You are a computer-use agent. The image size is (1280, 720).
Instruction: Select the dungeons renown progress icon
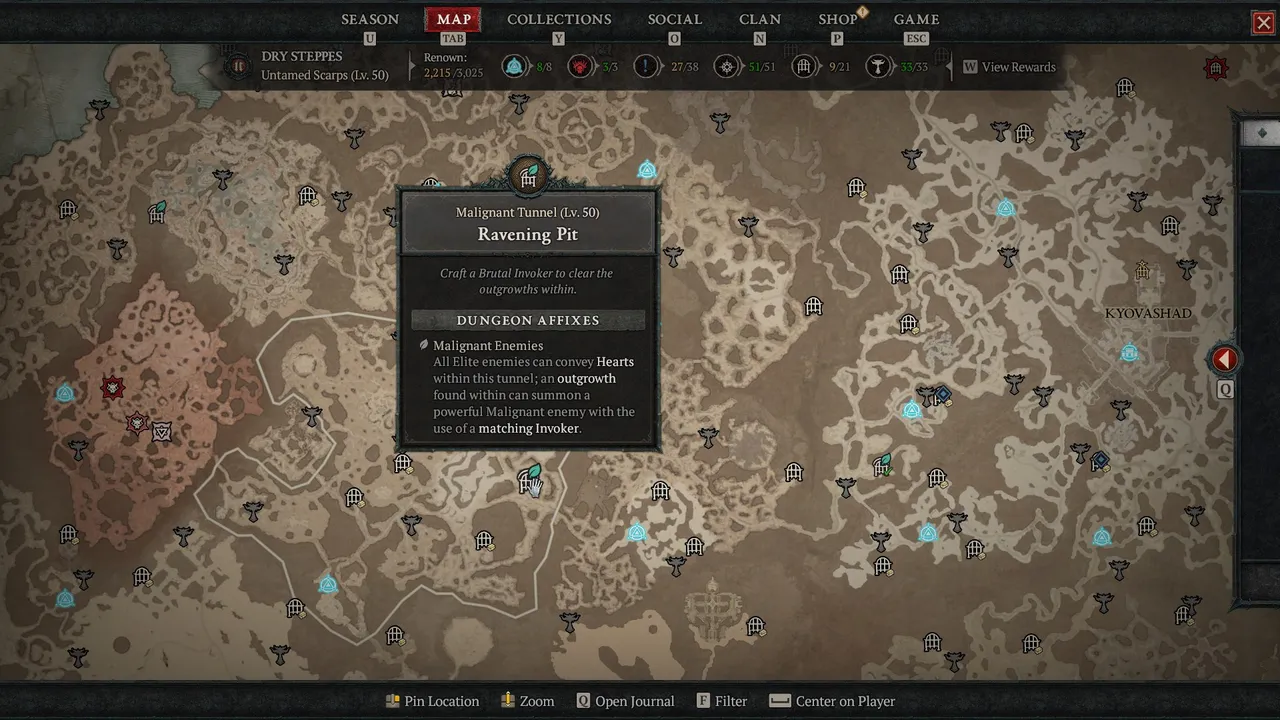click(803, 67)
